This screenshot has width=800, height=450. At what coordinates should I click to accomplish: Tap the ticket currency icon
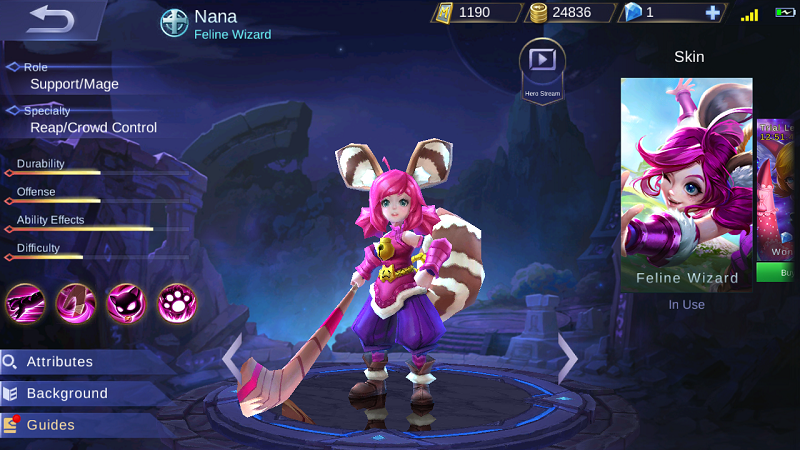[x=444, y=13]
